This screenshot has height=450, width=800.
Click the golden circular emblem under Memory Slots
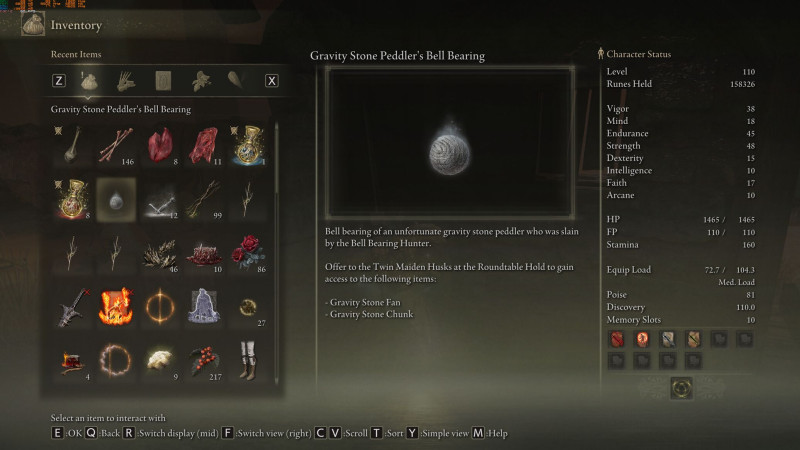[683, 386]
